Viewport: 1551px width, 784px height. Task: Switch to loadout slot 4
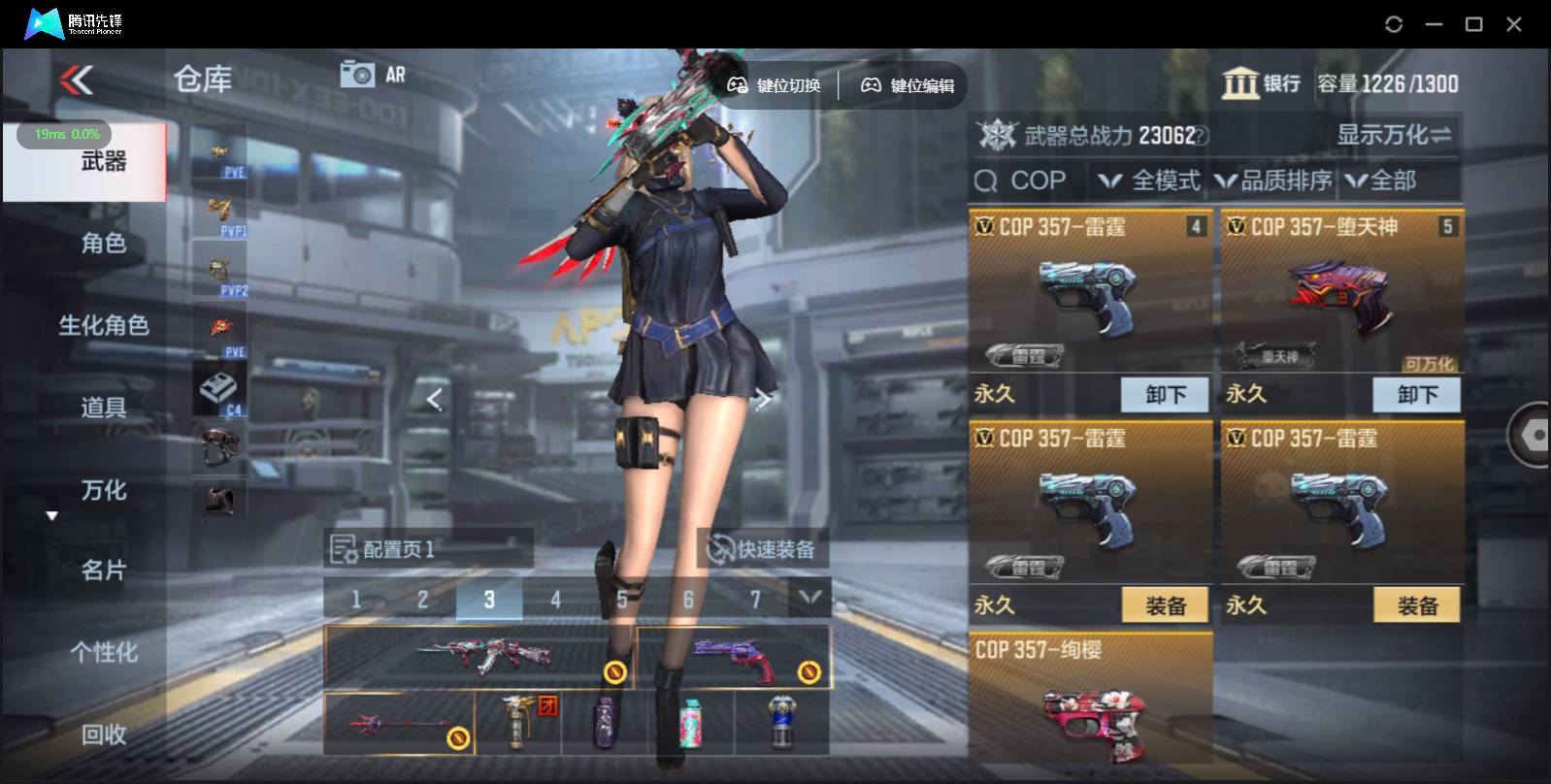[555, 600]
